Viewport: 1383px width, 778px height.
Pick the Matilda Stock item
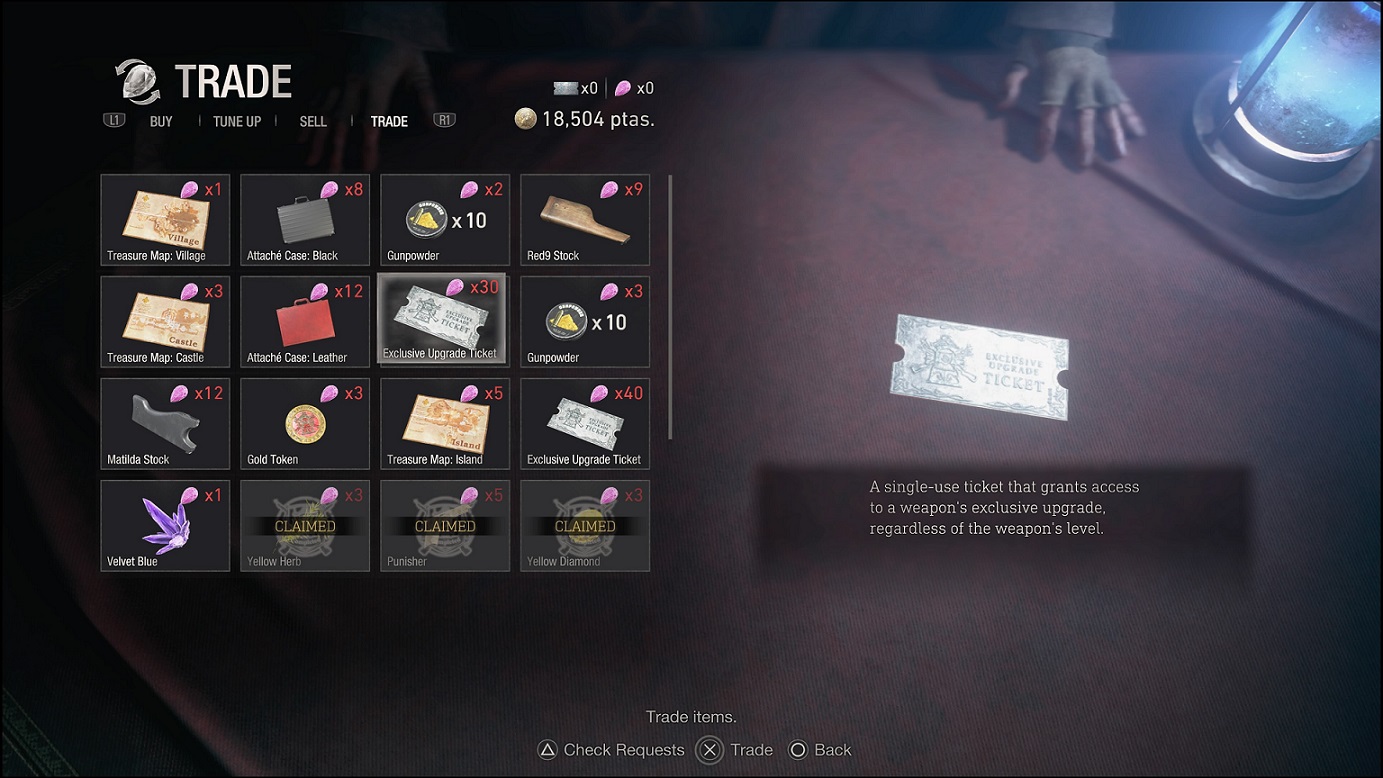click(164, 423)
